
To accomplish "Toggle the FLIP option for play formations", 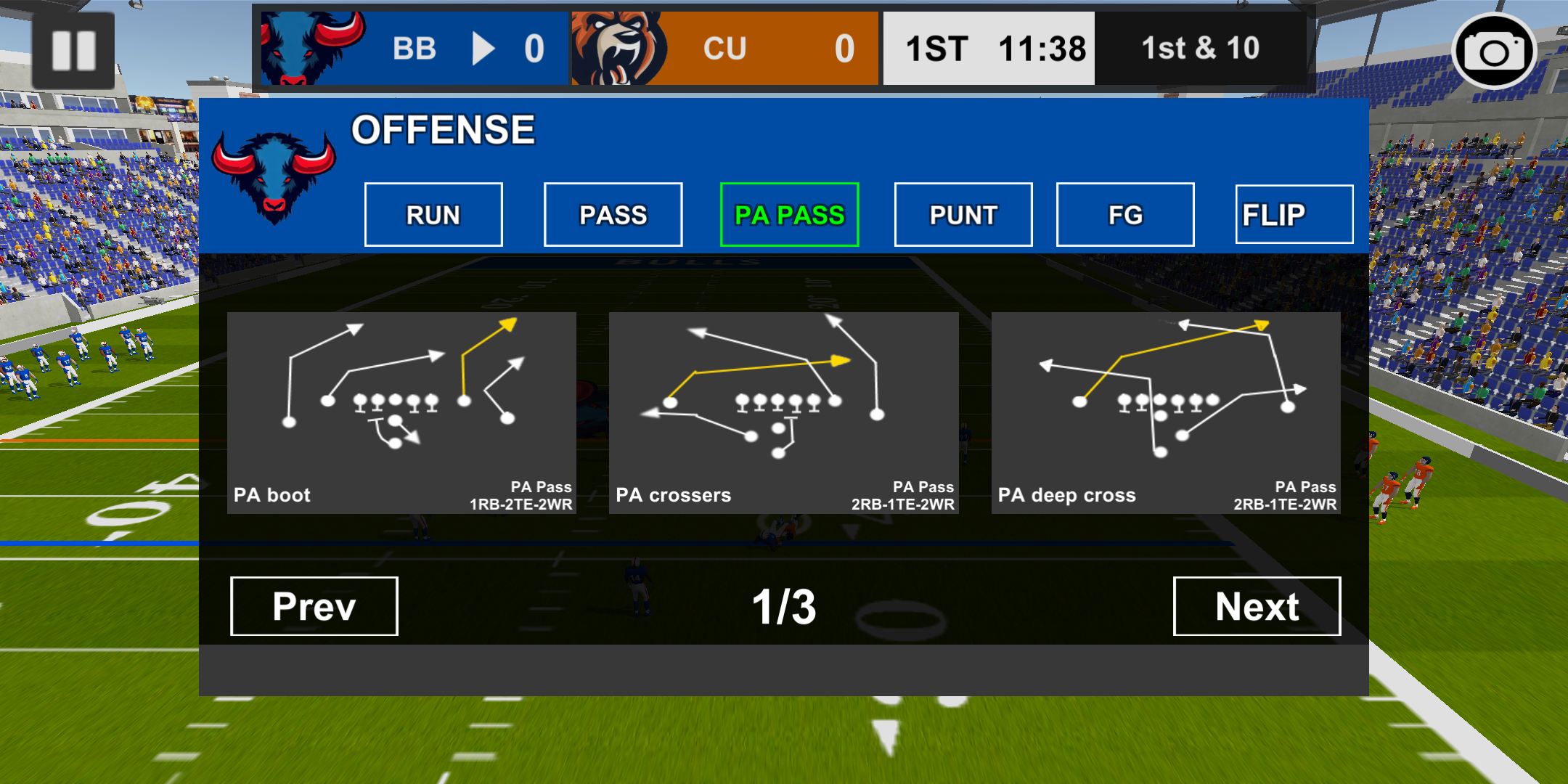I will tap(1294, 214).
